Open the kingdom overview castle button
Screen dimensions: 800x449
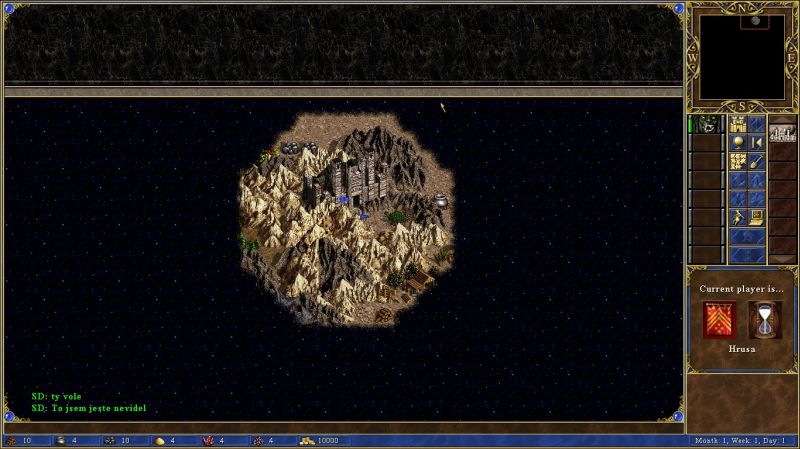pos(739,124)
